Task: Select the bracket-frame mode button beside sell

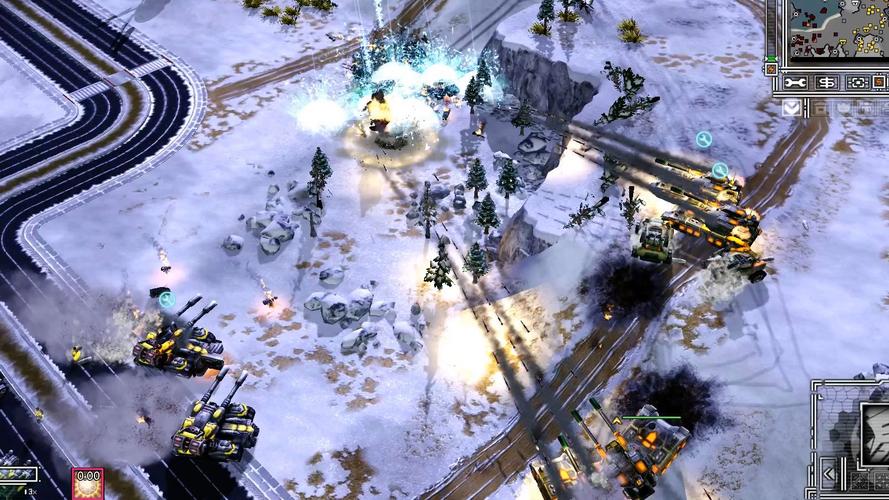Action: pyautogui.click(x=857, y=82)
